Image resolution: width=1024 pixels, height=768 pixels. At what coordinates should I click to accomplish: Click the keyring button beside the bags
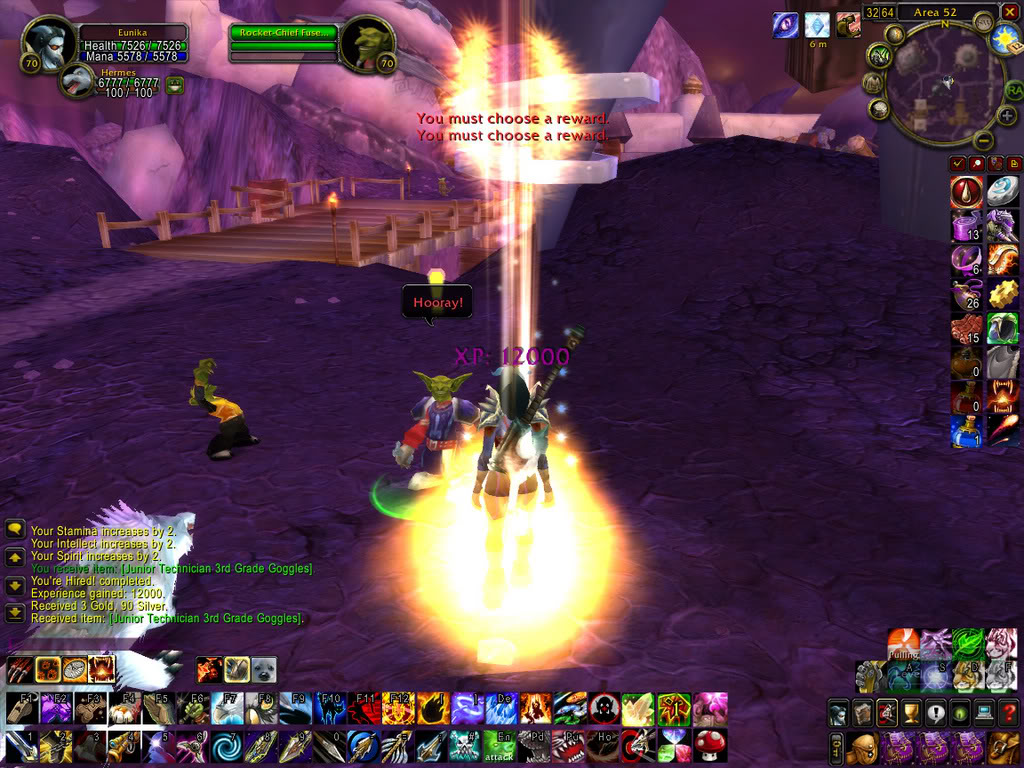pos(836,746)
